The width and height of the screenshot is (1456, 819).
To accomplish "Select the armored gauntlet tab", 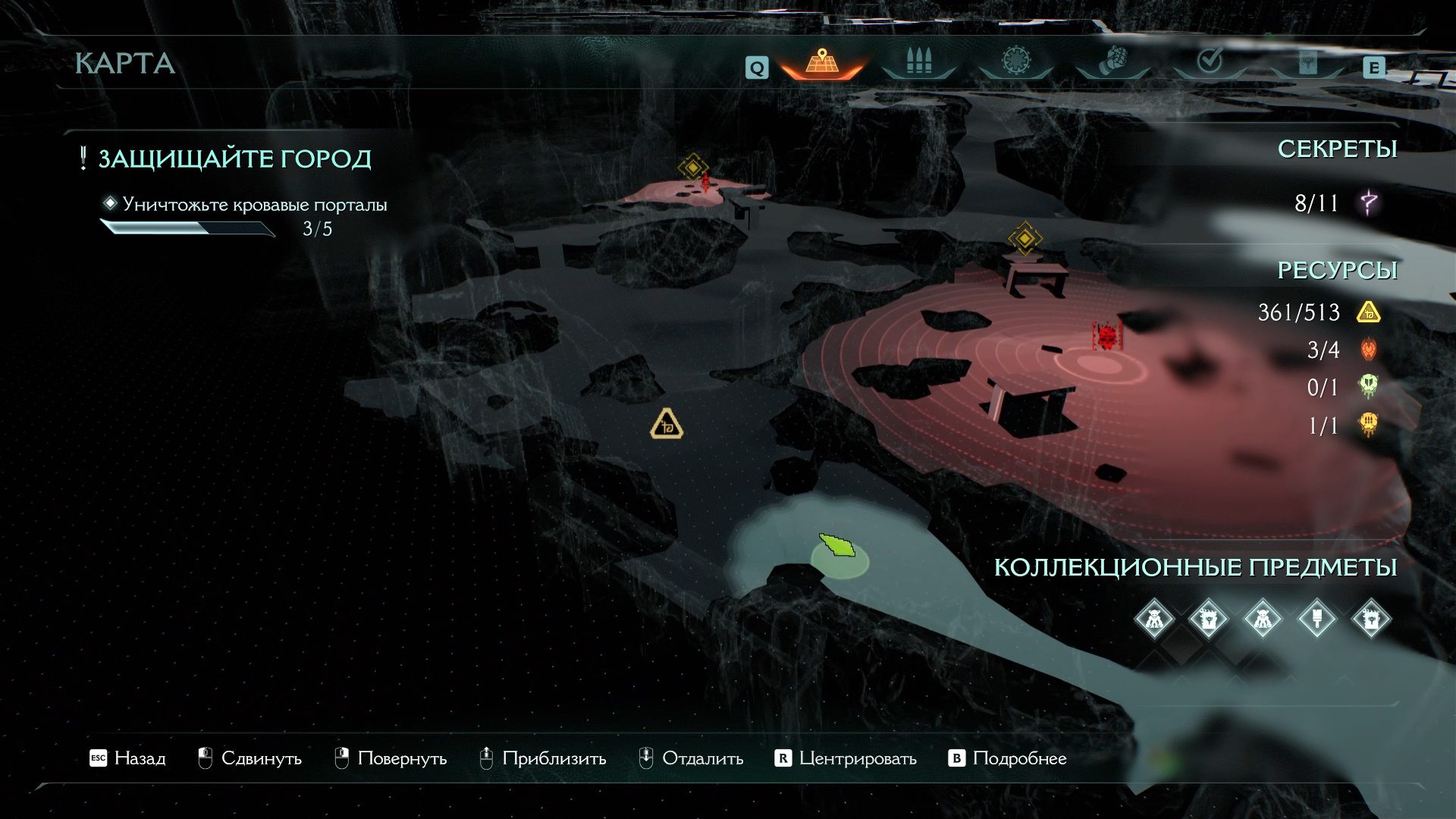I will click(1112, 61).
